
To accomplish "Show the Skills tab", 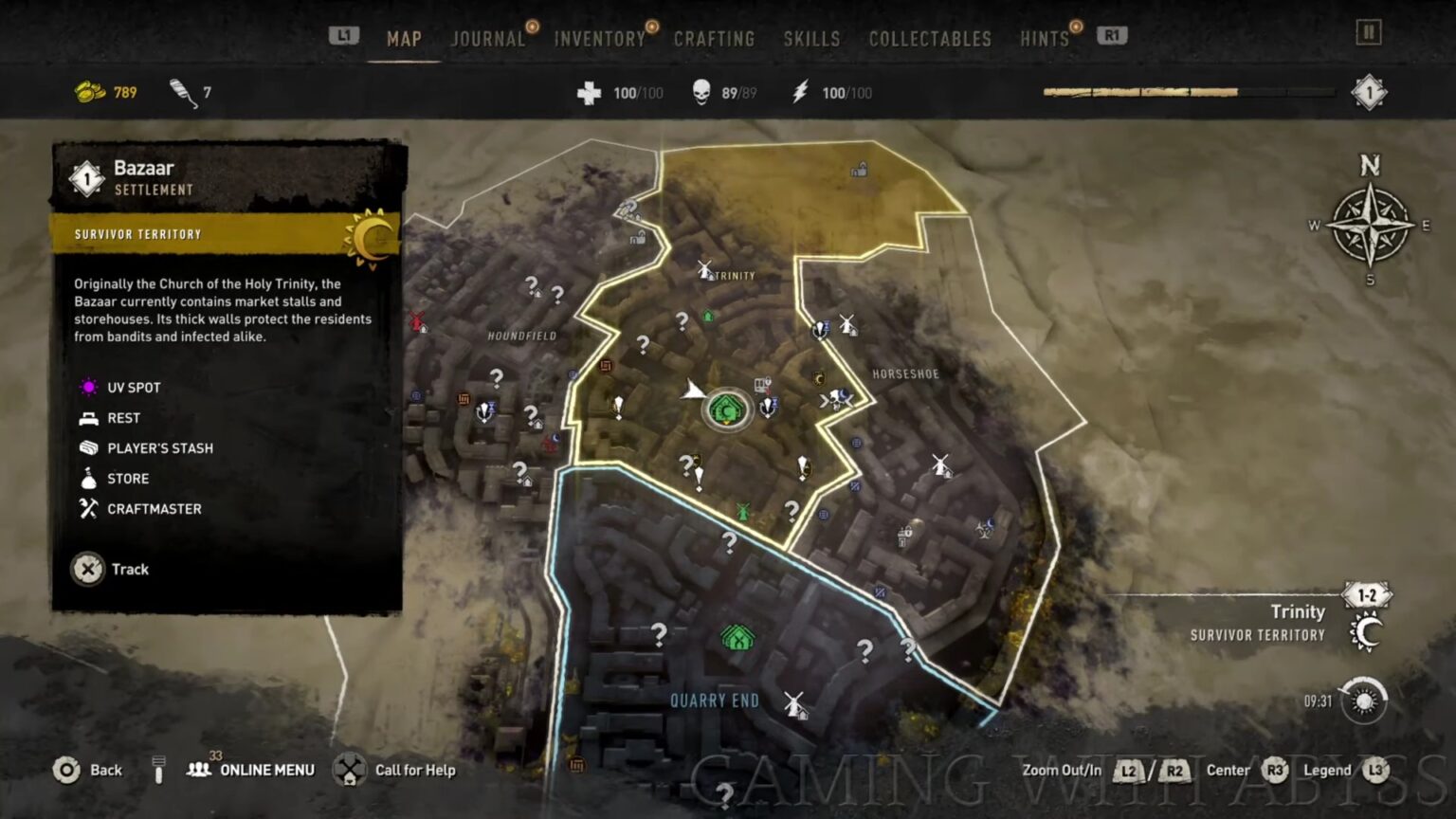I will pos(811,39).
